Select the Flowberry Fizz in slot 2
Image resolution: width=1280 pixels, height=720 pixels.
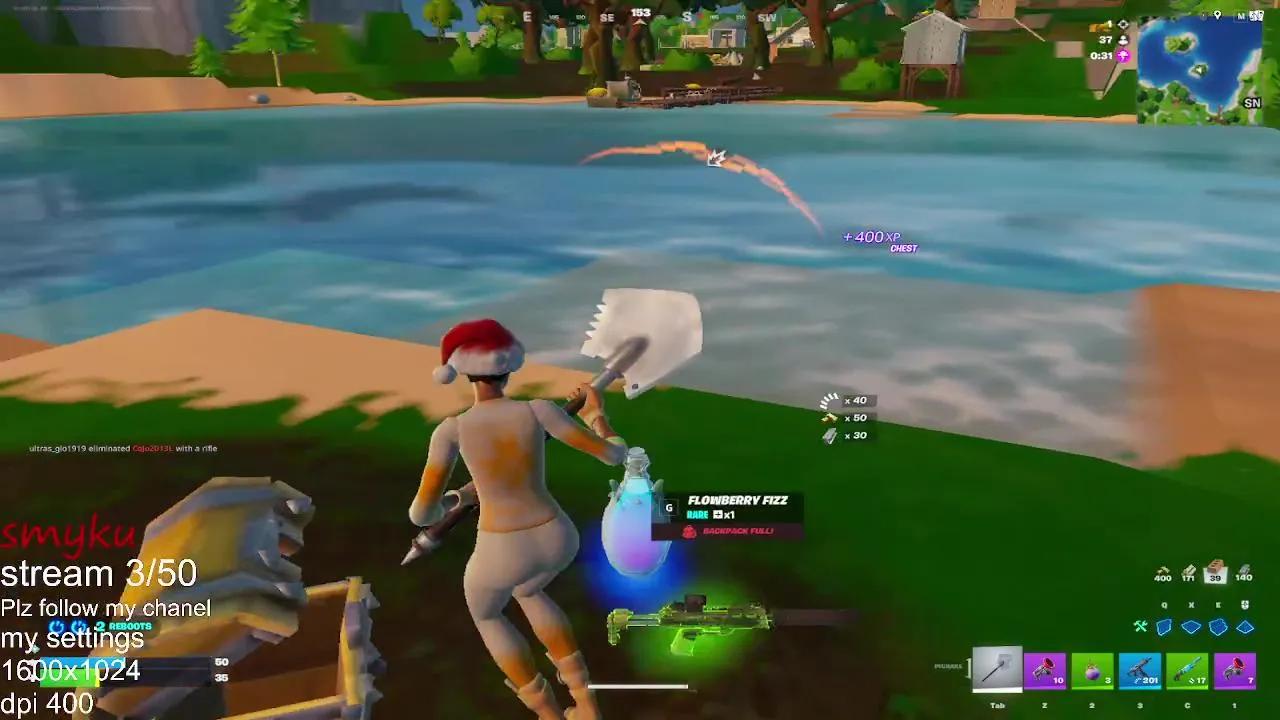[x=1093, y=670]
